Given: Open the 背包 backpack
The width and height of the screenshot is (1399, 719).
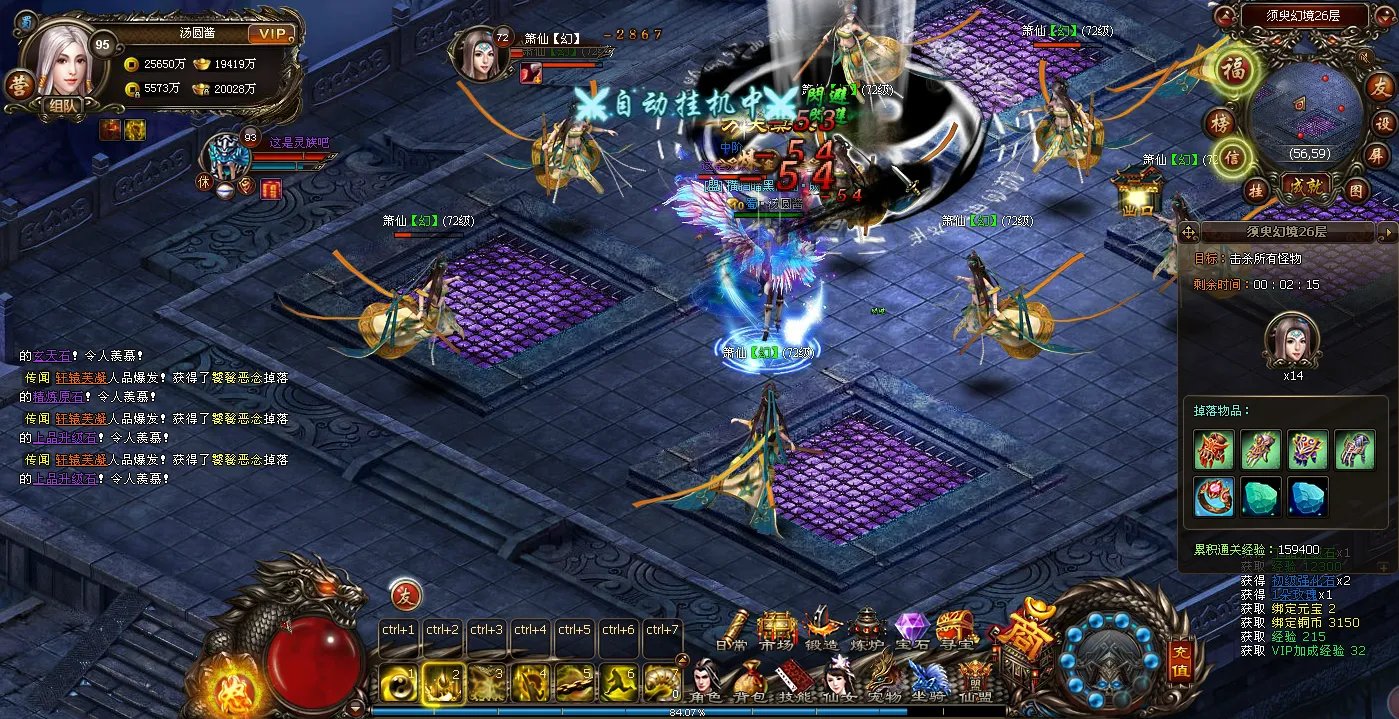Looking at the screenshot, I should (x=748, y=682).
